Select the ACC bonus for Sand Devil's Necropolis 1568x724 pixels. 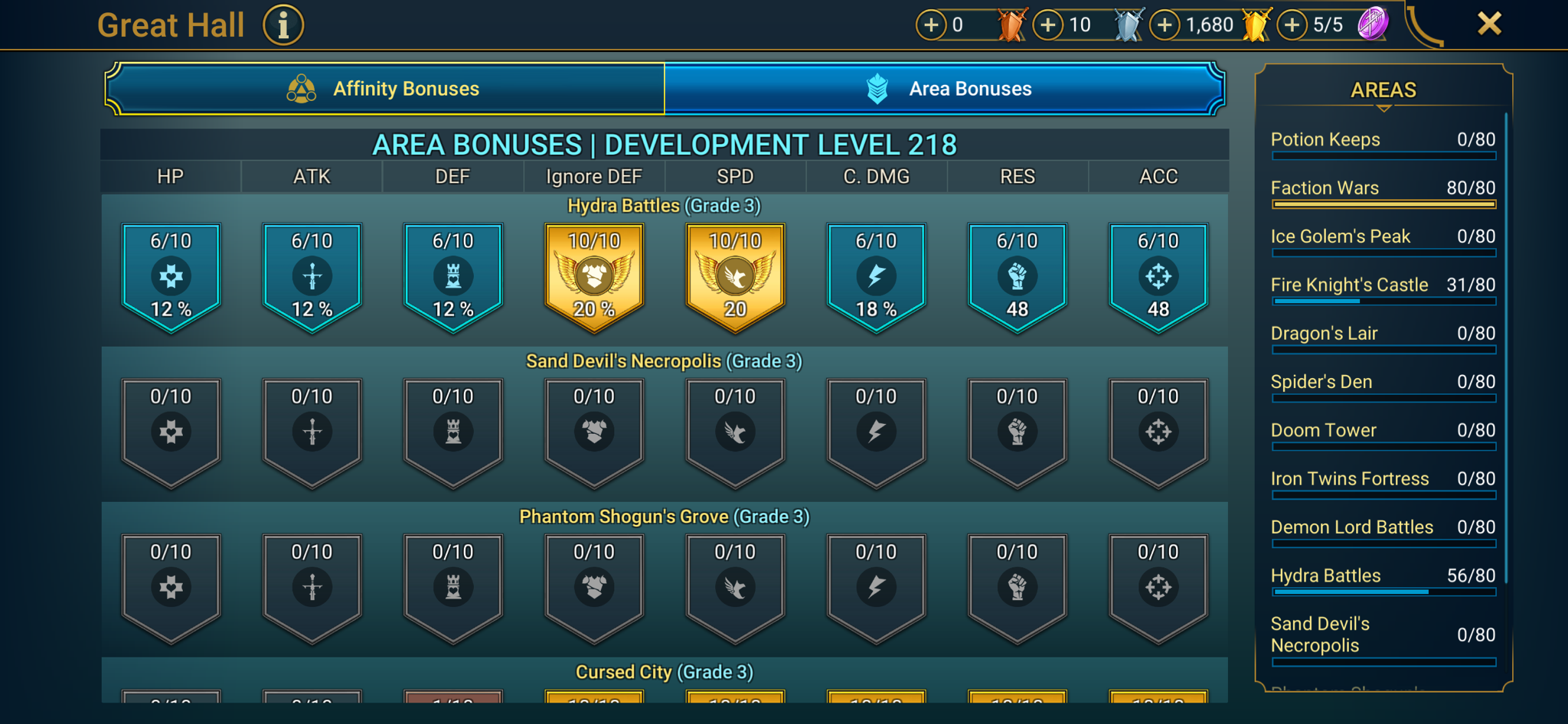1158,432
